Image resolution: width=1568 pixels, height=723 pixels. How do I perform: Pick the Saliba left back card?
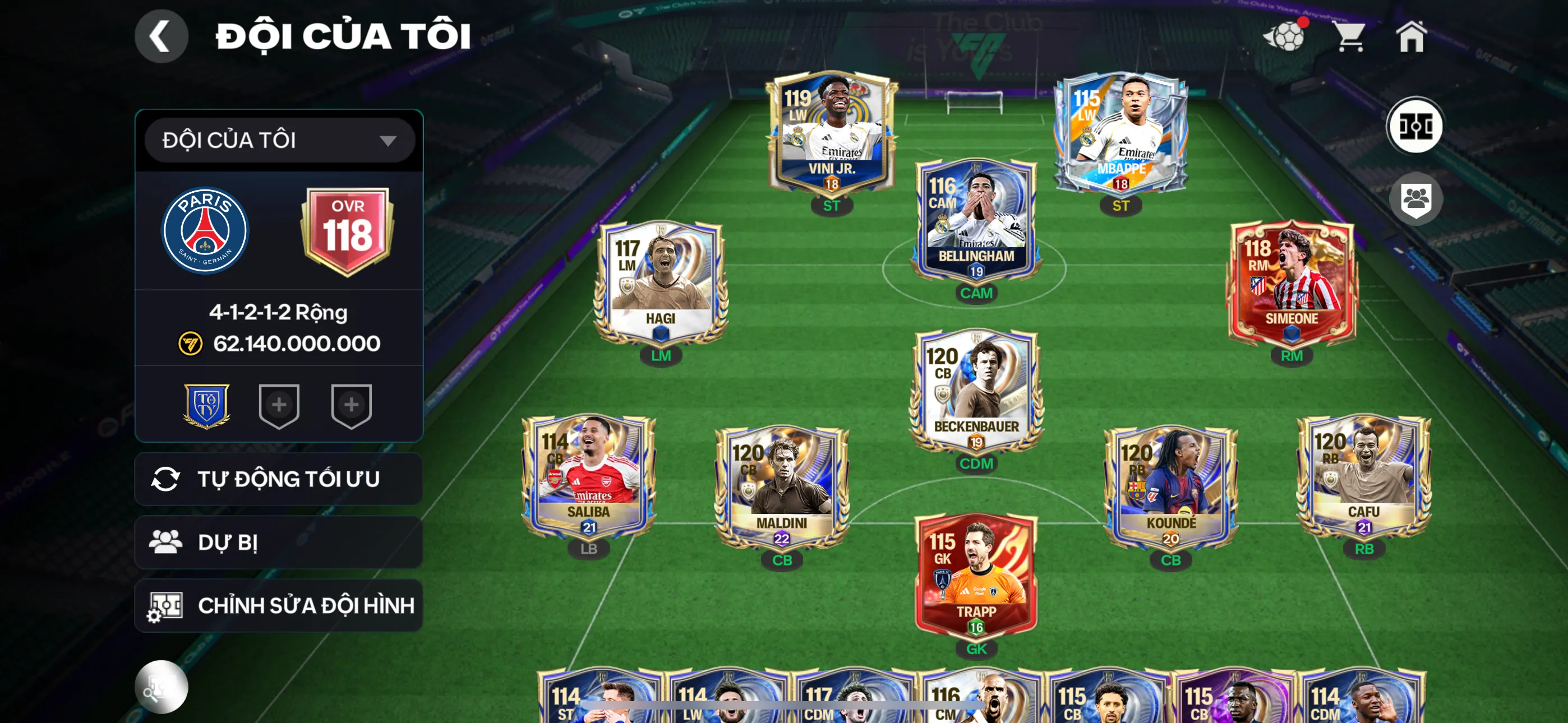[x=588, y=476]
